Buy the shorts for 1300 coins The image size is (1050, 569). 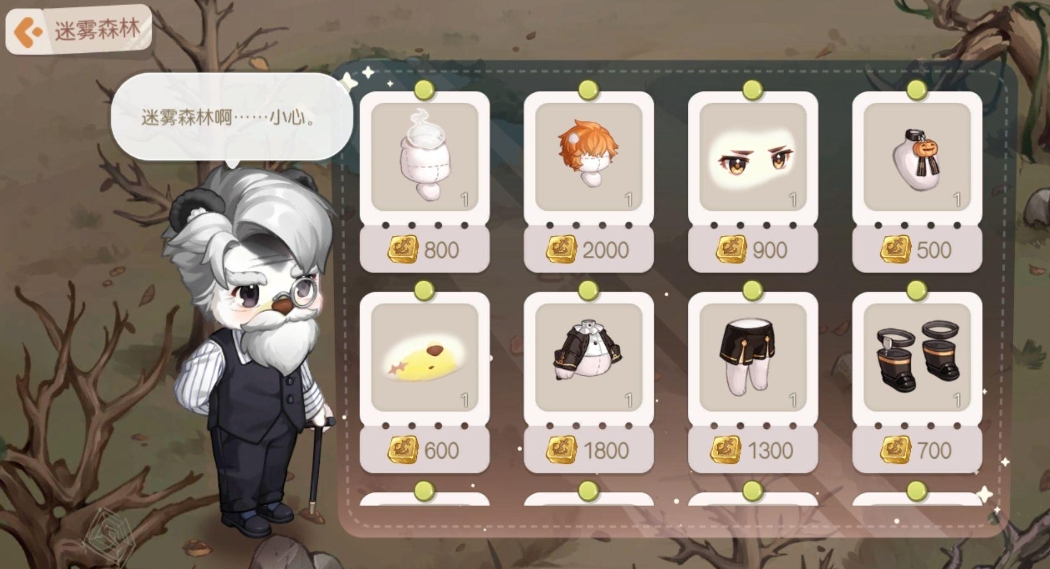point(752,450)
